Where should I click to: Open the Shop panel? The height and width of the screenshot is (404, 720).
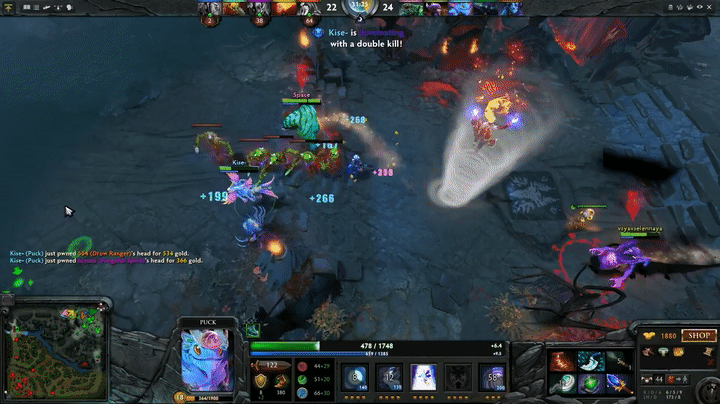[x=698, y=337]
